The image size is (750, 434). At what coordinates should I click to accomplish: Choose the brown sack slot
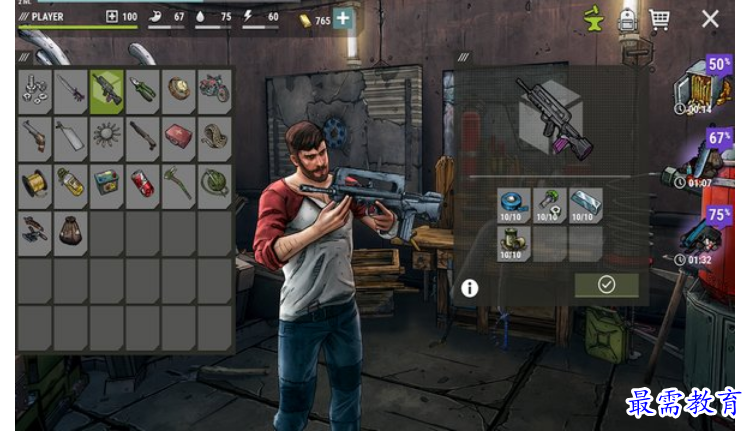71,230
